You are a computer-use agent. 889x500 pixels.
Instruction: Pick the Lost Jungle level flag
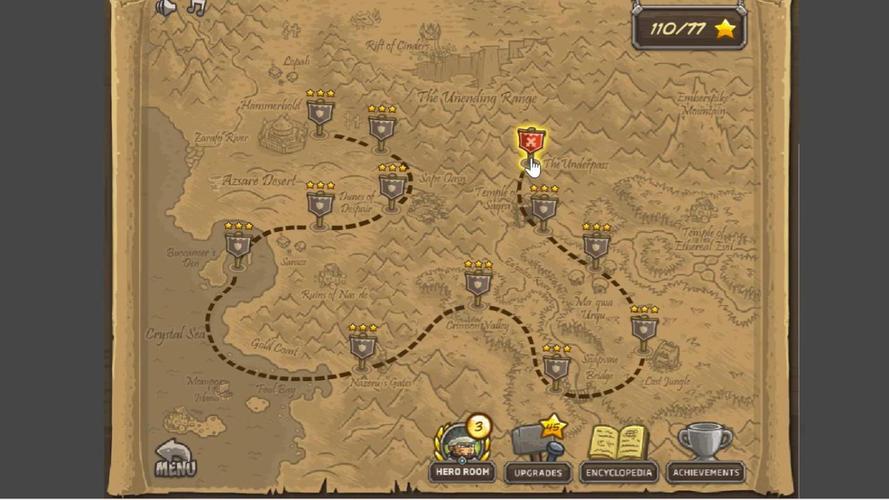644,330
